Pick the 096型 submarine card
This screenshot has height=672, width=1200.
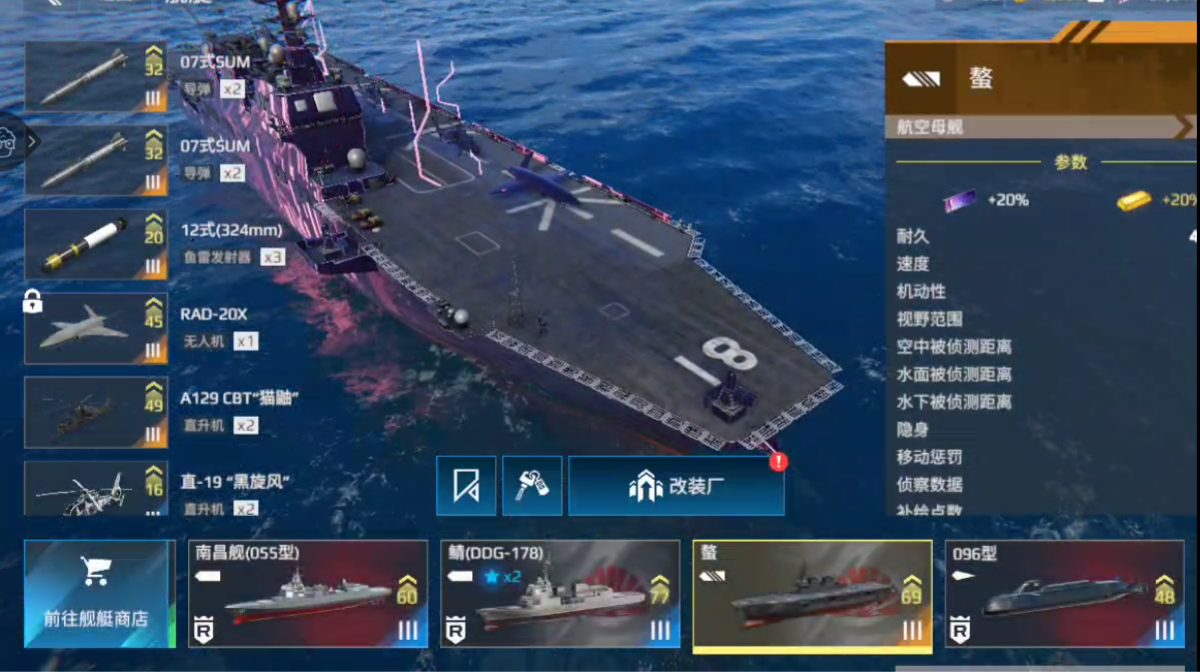1064,594
